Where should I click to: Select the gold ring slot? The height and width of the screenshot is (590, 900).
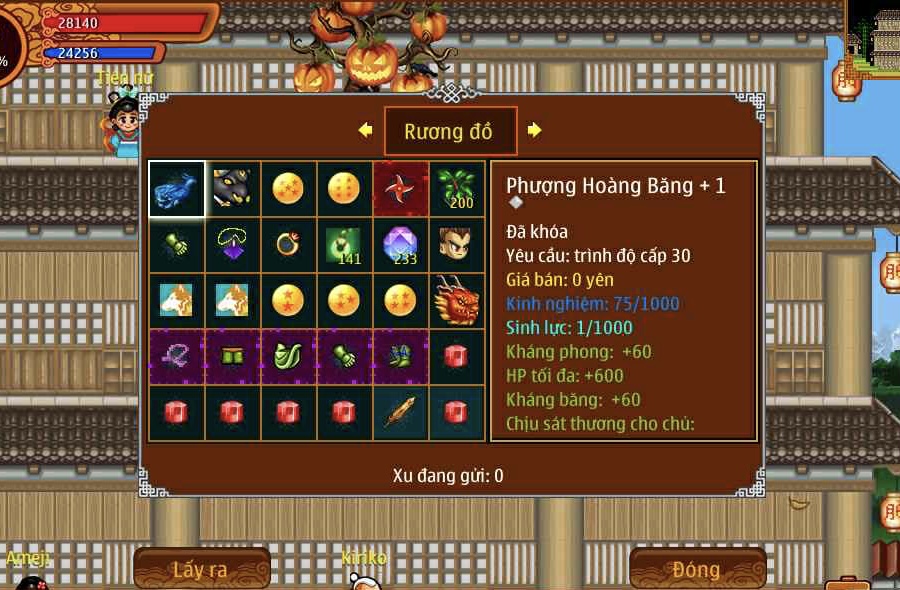point(289,245)
